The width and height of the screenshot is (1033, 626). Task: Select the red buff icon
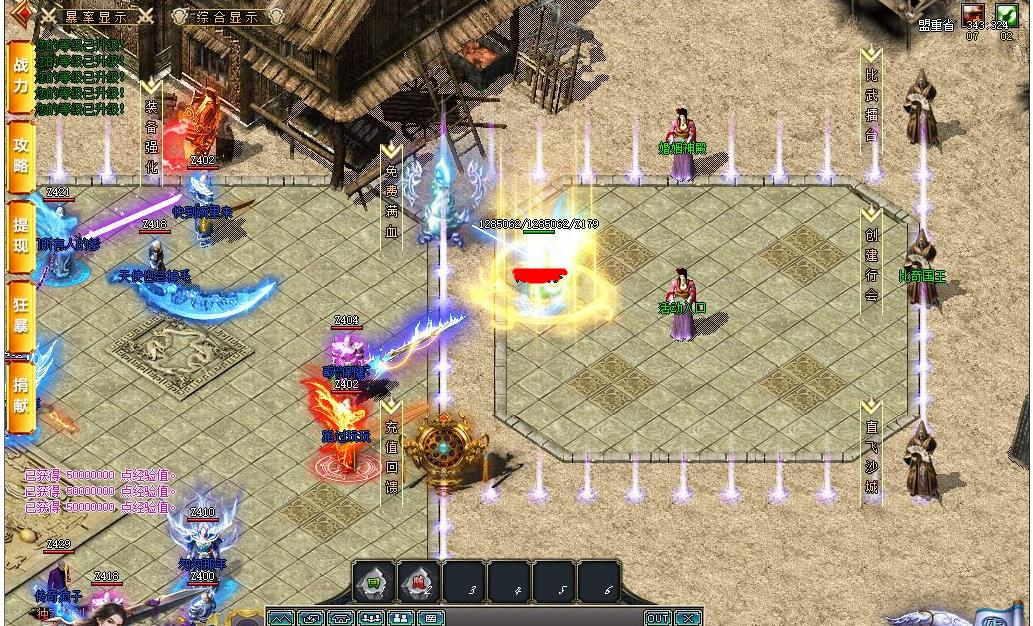(x=972, y=15)
